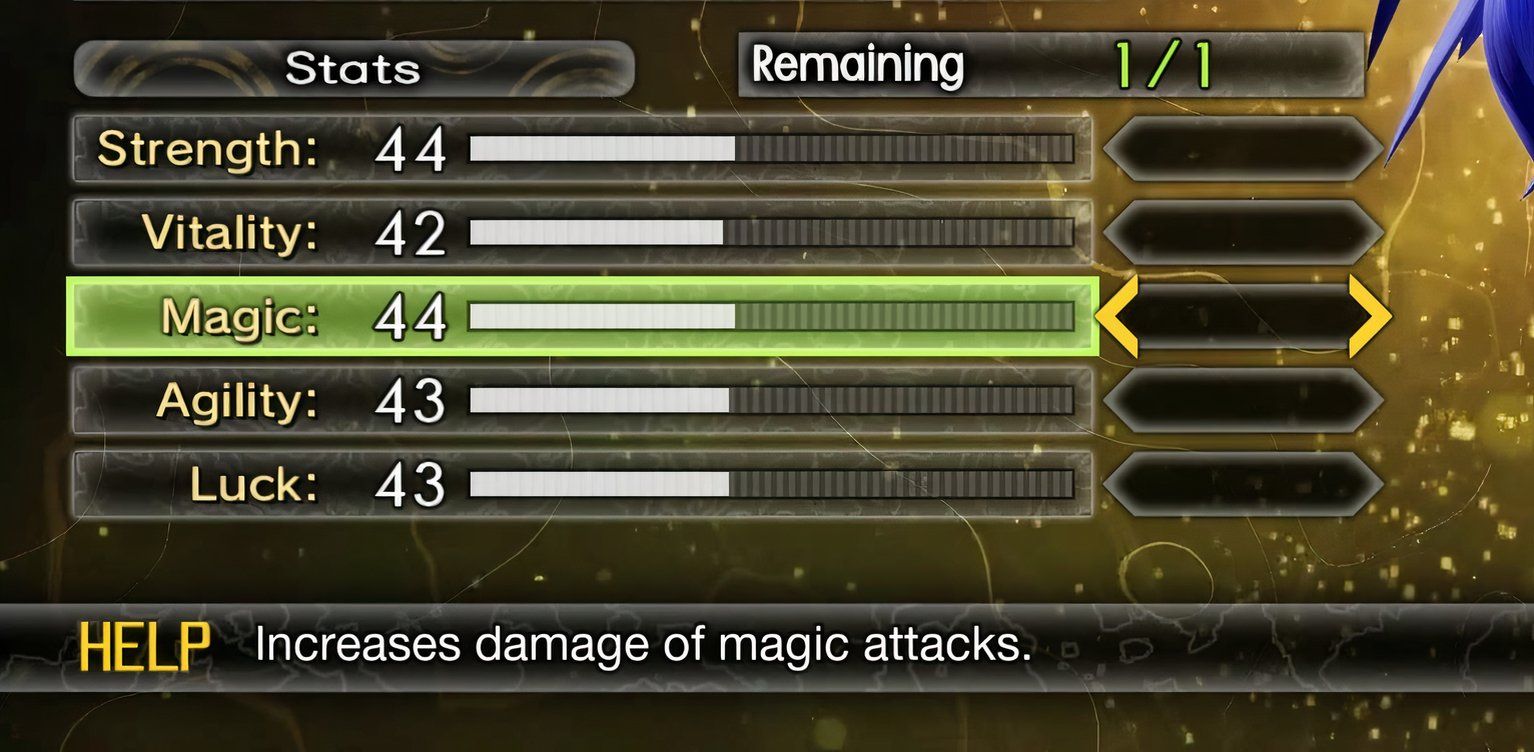Click the Stats header tab

tap(352, 68)
